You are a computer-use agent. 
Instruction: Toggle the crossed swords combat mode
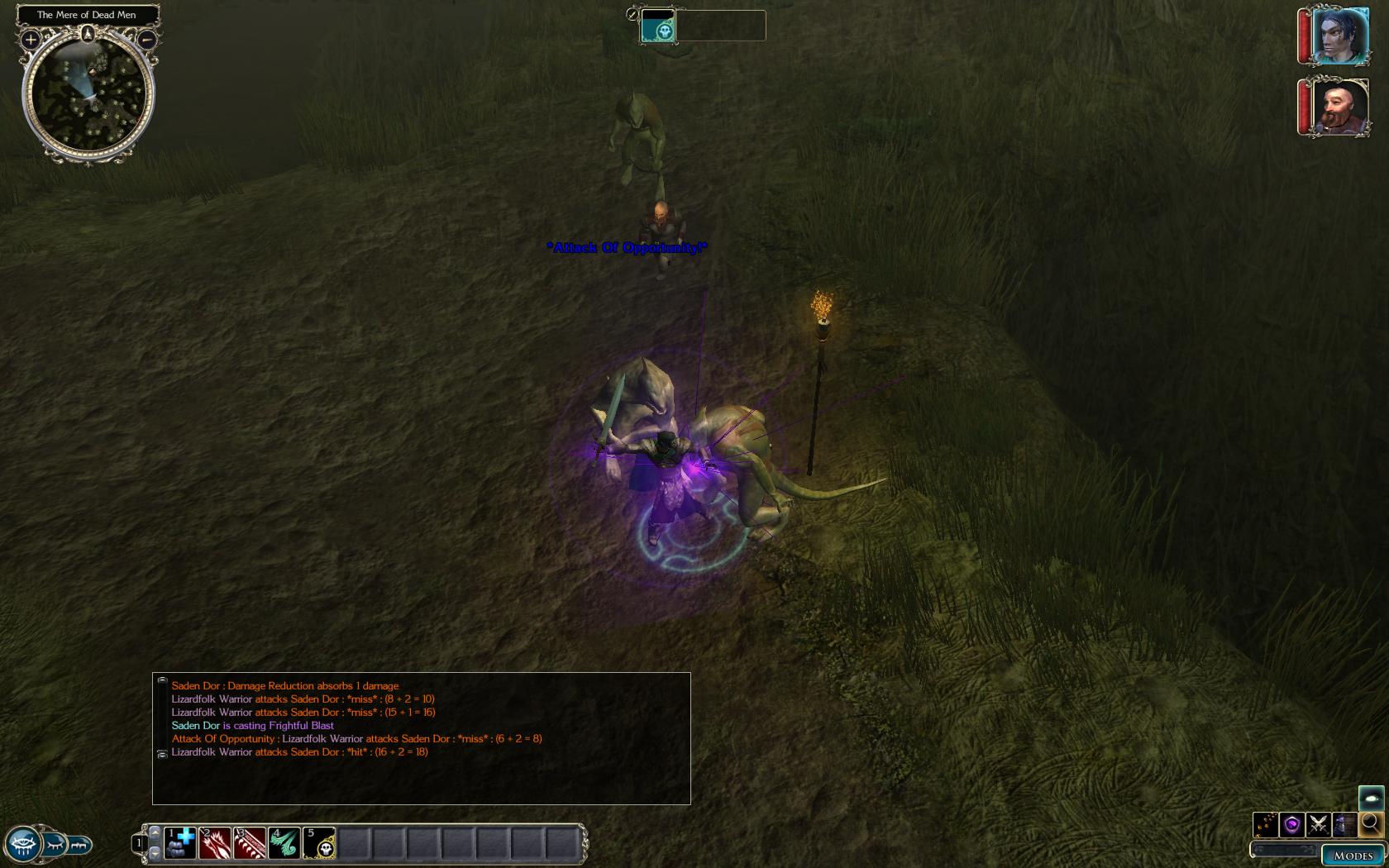[x=1319, y=824]
